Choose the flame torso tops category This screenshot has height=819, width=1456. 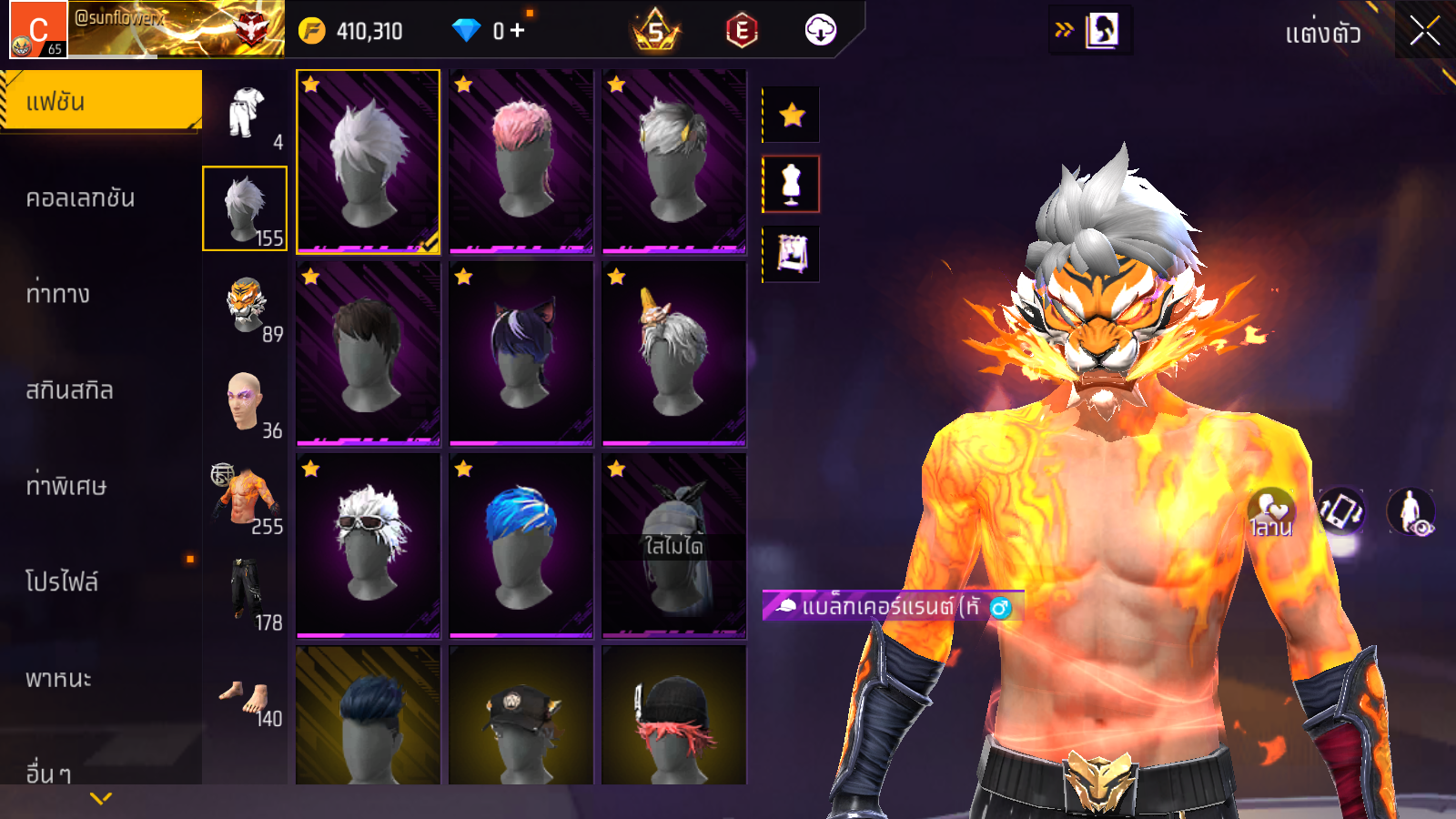pos(246,499)
